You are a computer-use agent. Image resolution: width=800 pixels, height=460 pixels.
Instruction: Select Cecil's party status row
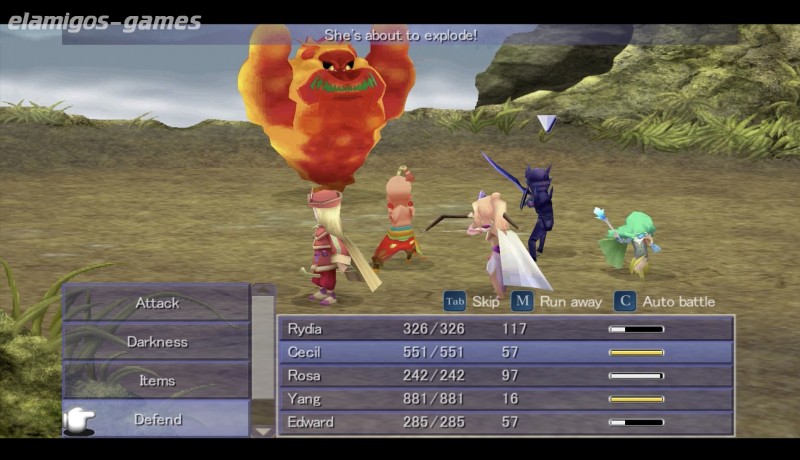[x=506, y=352]
